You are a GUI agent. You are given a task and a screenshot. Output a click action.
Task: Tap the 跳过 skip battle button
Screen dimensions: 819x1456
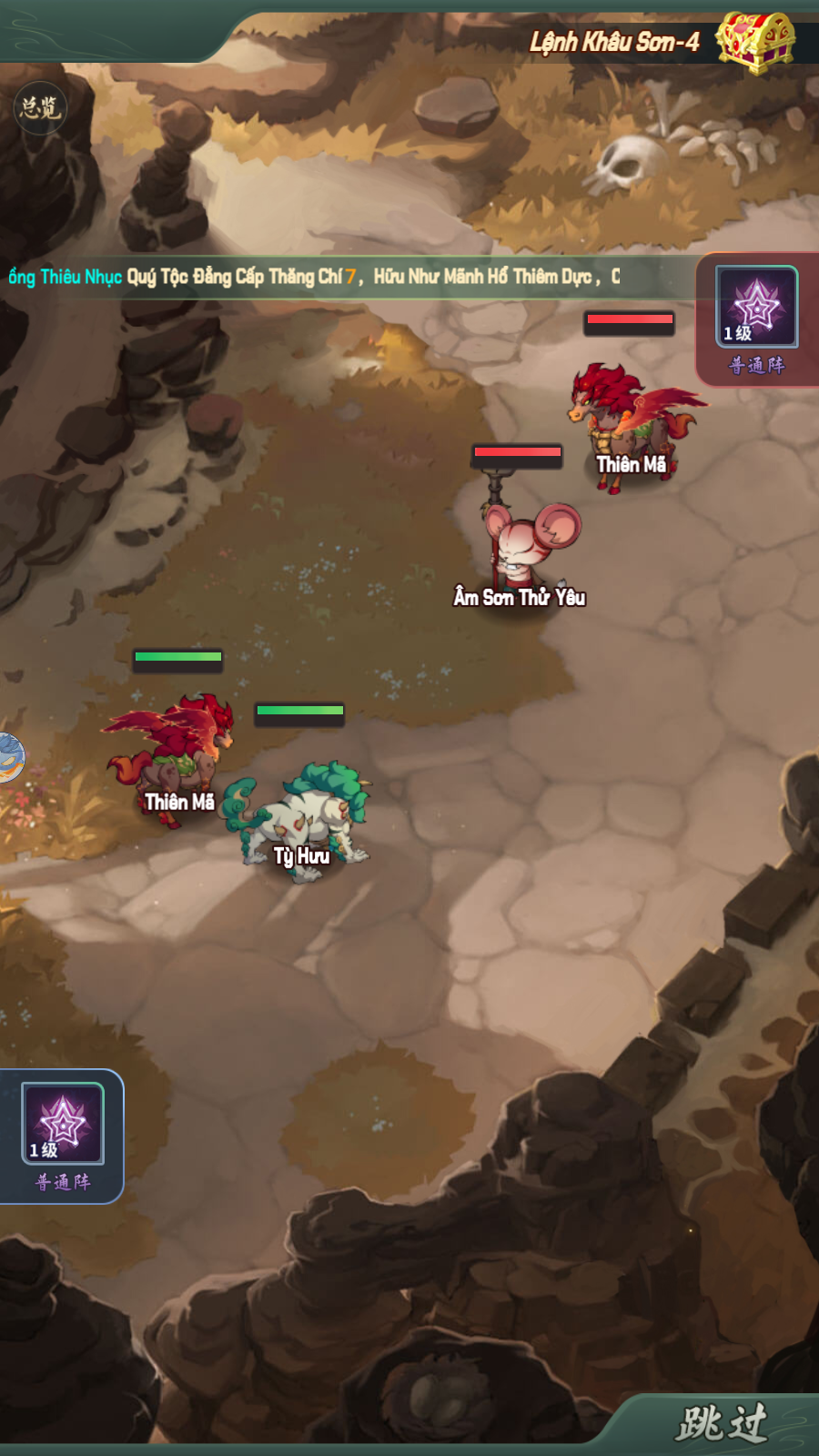(x=722, y=1423)
